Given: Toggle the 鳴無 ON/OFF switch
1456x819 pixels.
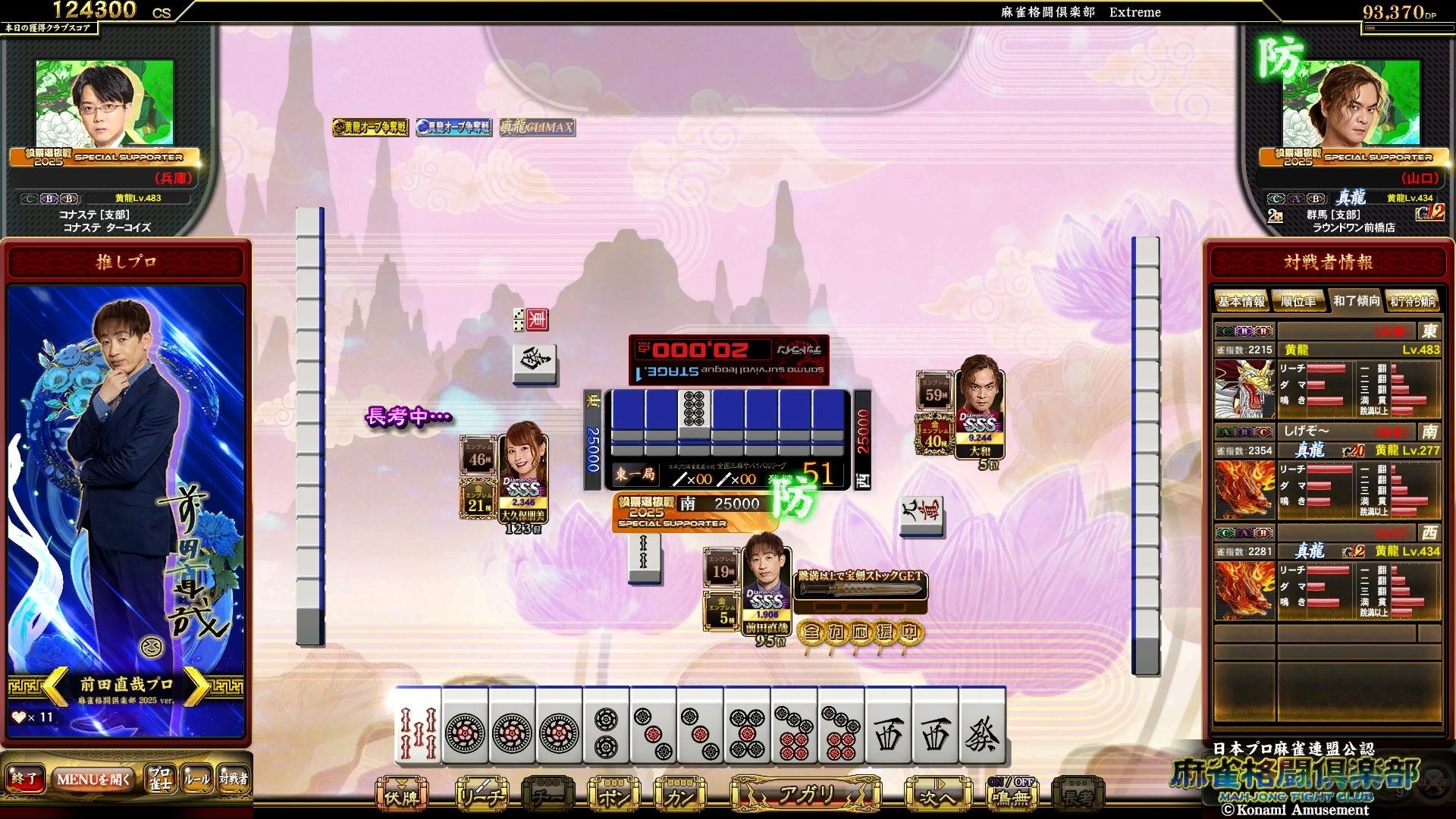Looking at the screenshot, I should tap(1011, 795).
